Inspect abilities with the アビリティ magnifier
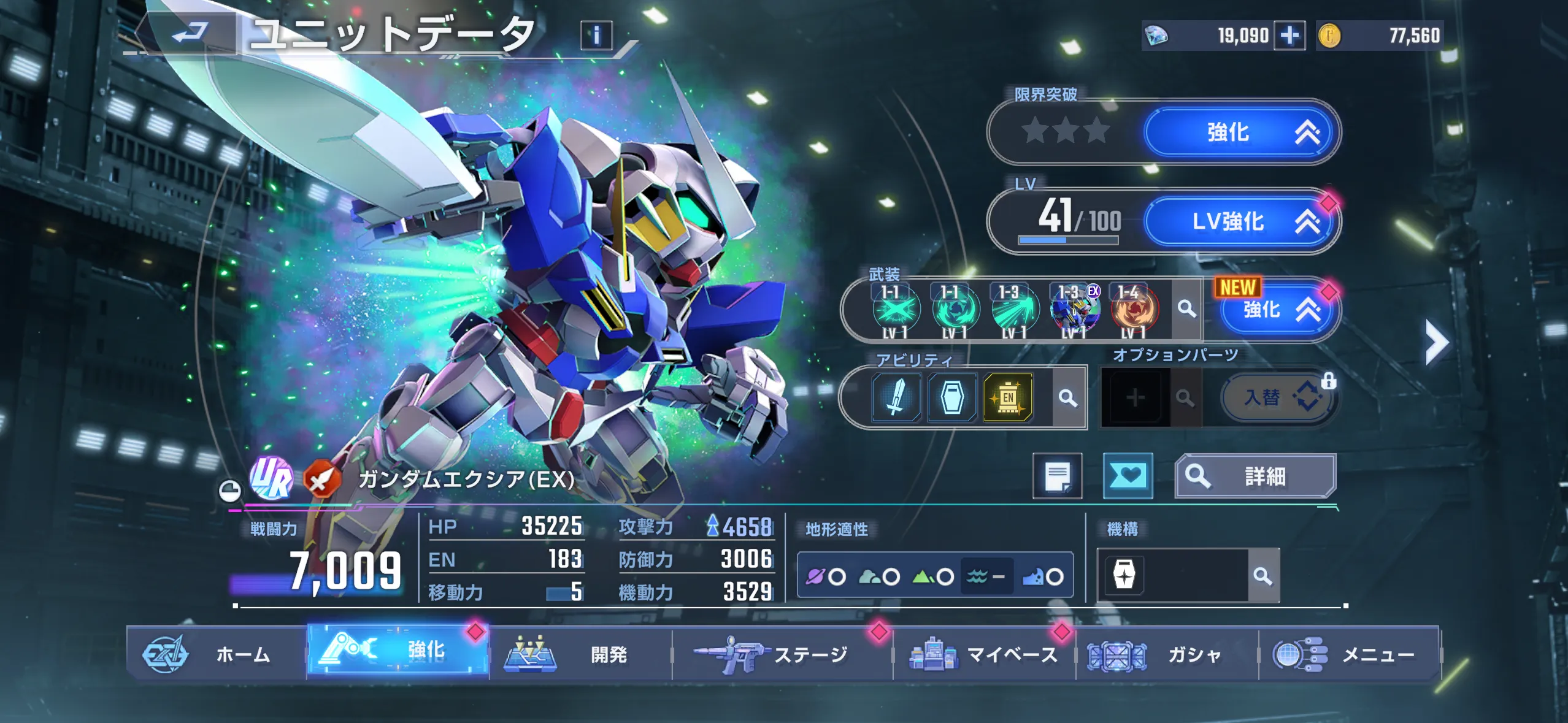 [x=1068, y=398]
